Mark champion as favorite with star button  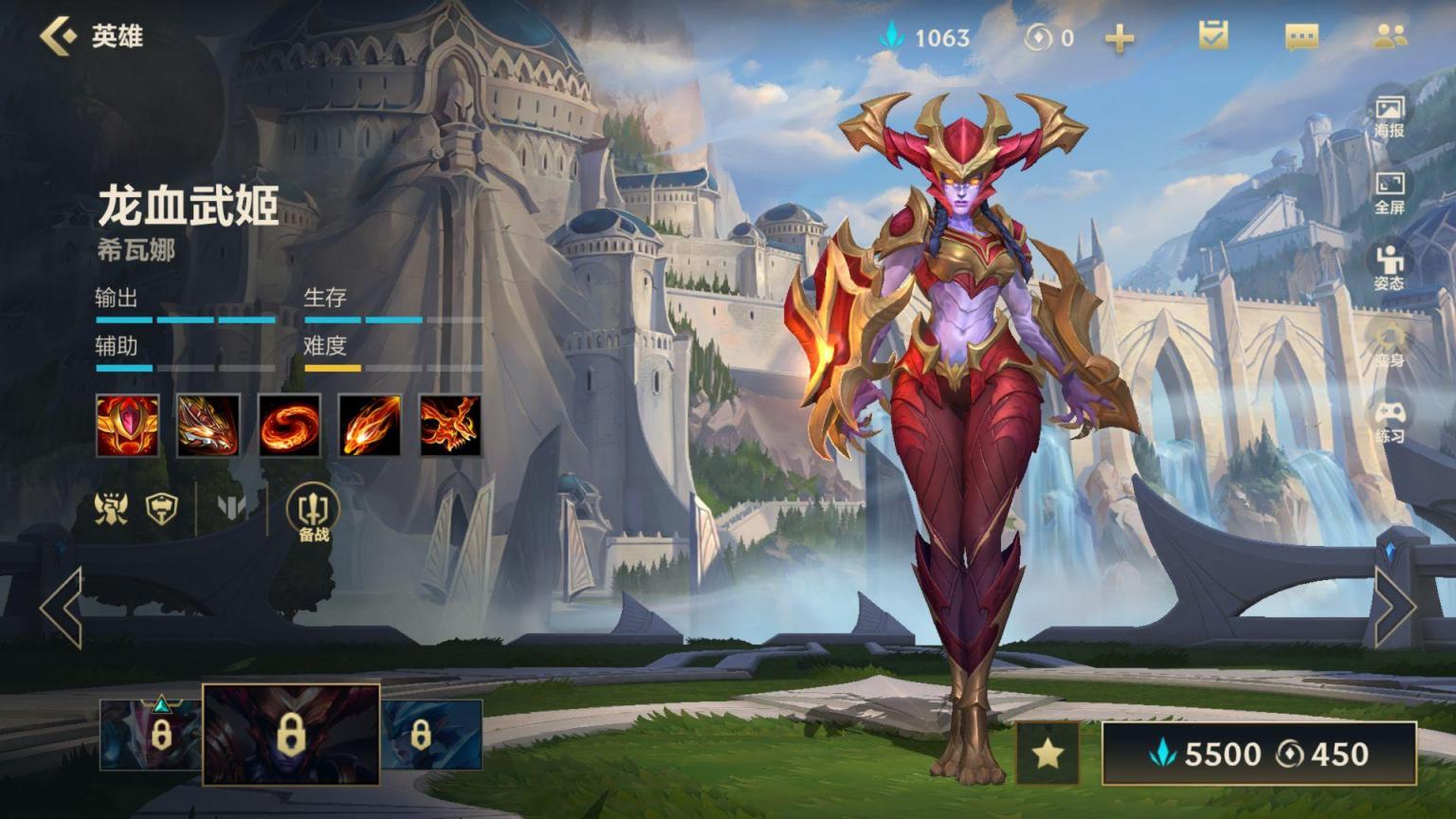[x=1047, y=754]
